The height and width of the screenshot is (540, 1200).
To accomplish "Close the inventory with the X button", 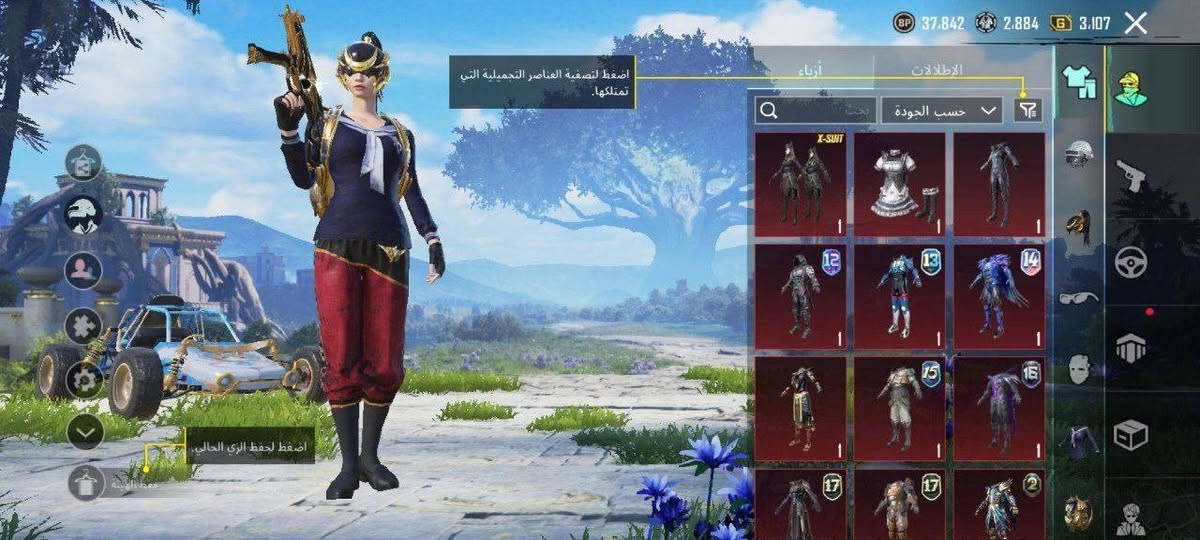I will pyautogui.click(x=1135, y=23).
